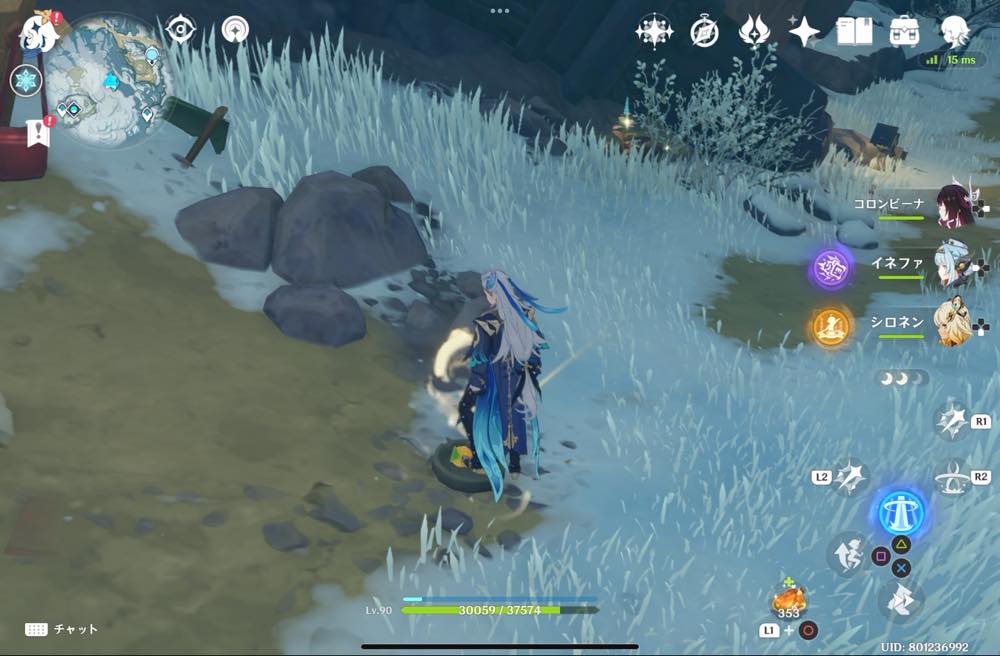Screen dimensions: 1000x656
Task: Eat the roasted food item with 353 count
Action: point(788,601)
